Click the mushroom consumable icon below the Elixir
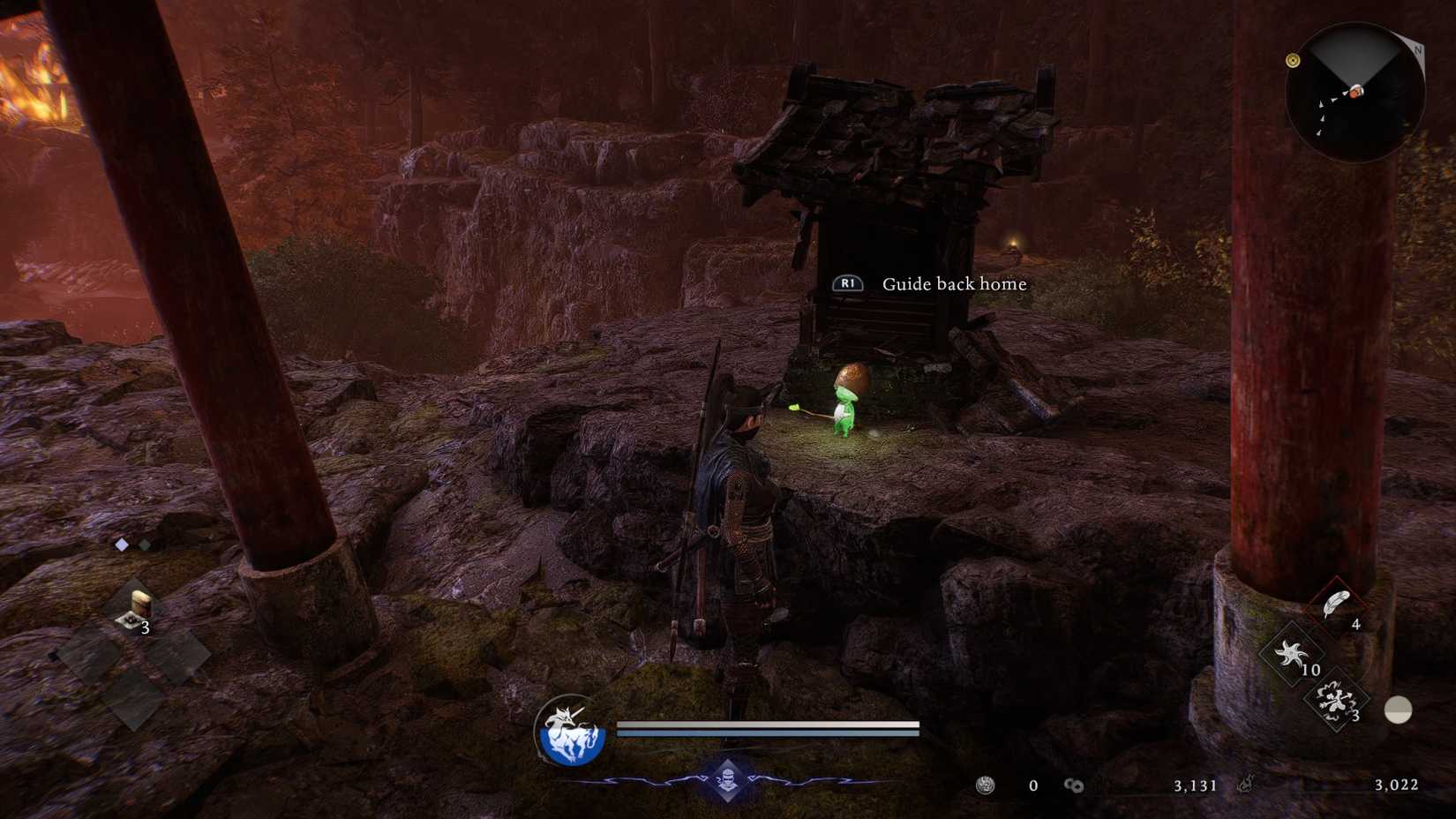 tap(131, 620)
